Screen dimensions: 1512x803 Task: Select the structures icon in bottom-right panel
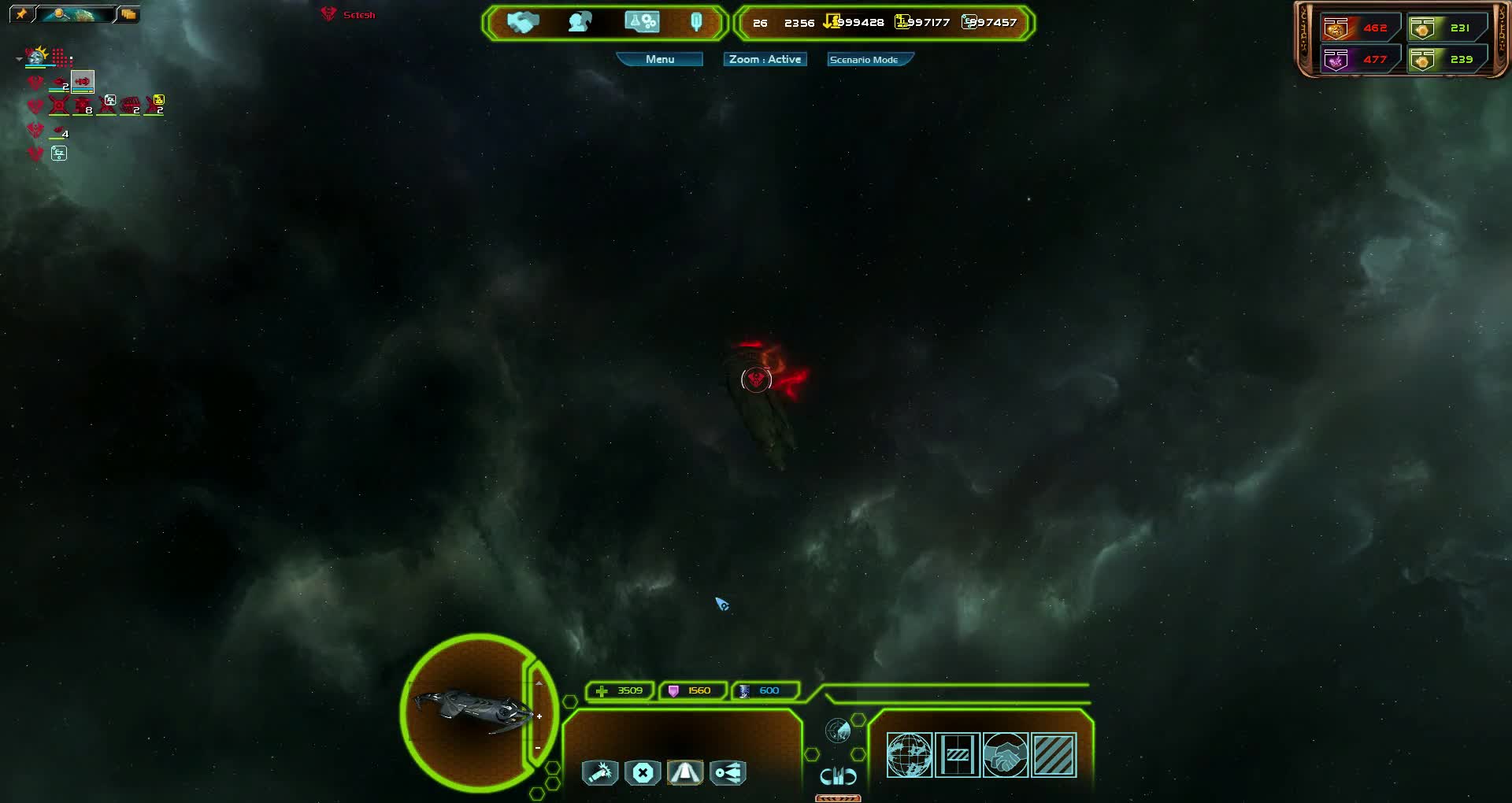958,754
